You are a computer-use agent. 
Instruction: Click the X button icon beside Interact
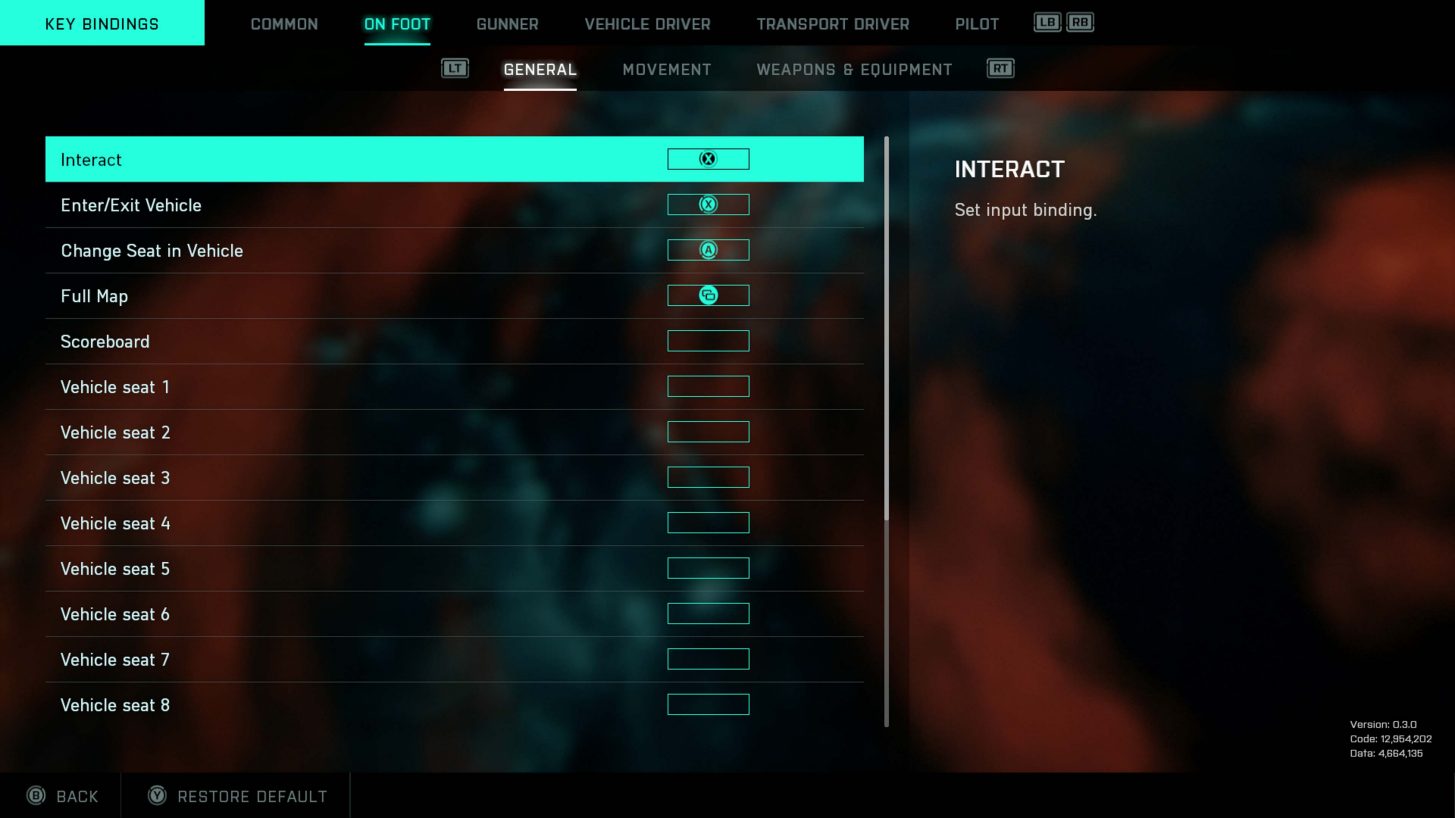[708, 158]
